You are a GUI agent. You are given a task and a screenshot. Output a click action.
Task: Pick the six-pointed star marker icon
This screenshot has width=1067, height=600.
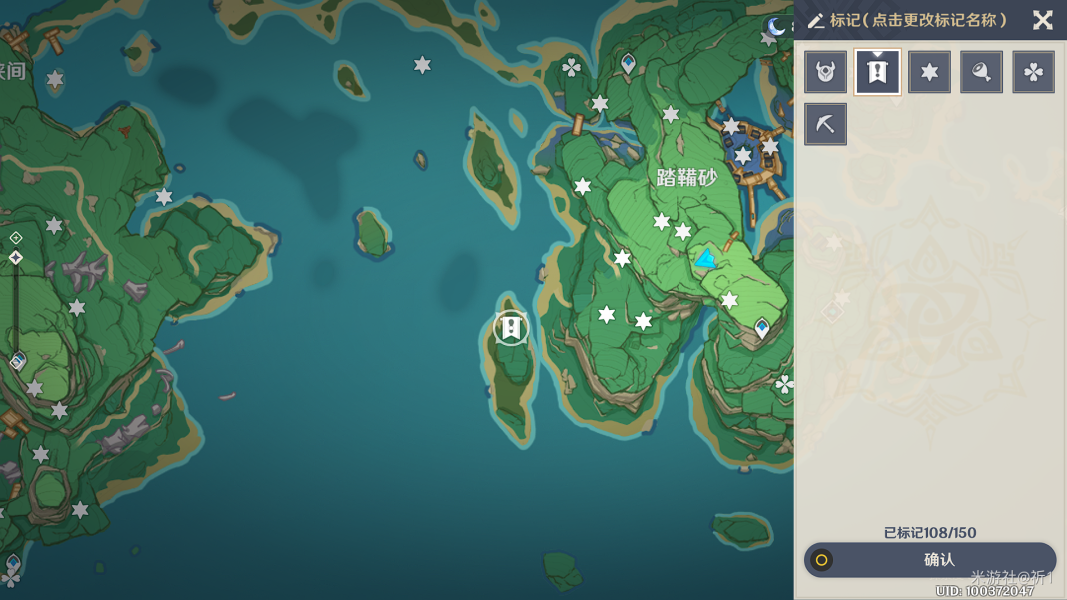click(930, 72)
